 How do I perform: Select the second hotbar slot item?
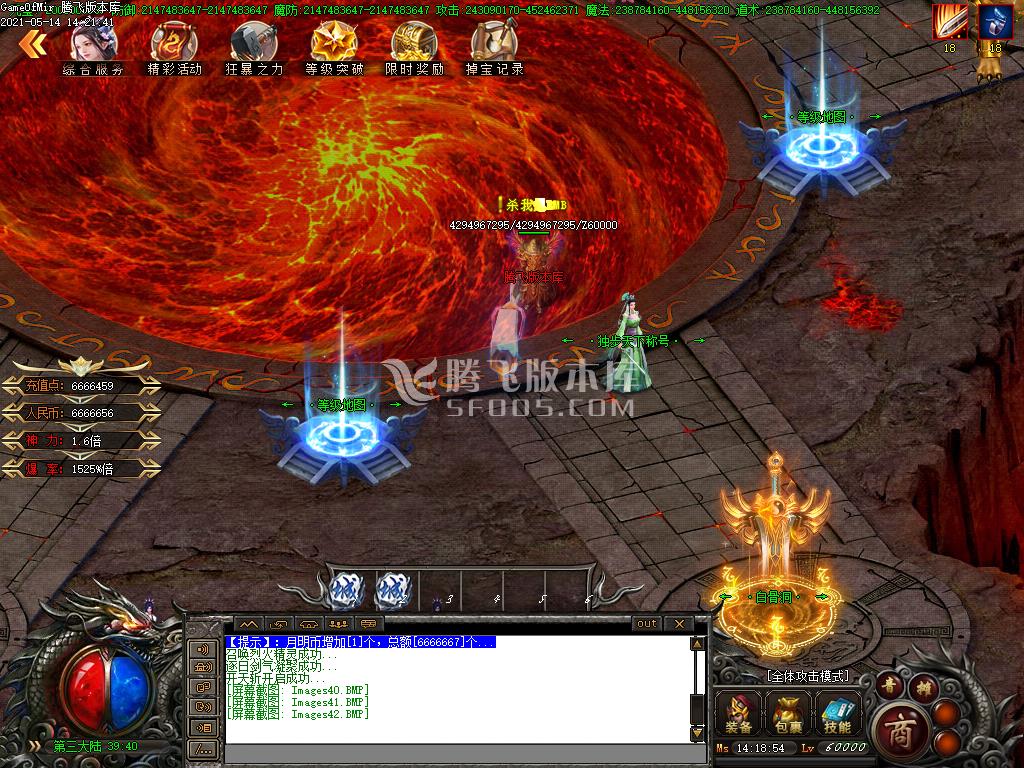(x=392, y=590)
